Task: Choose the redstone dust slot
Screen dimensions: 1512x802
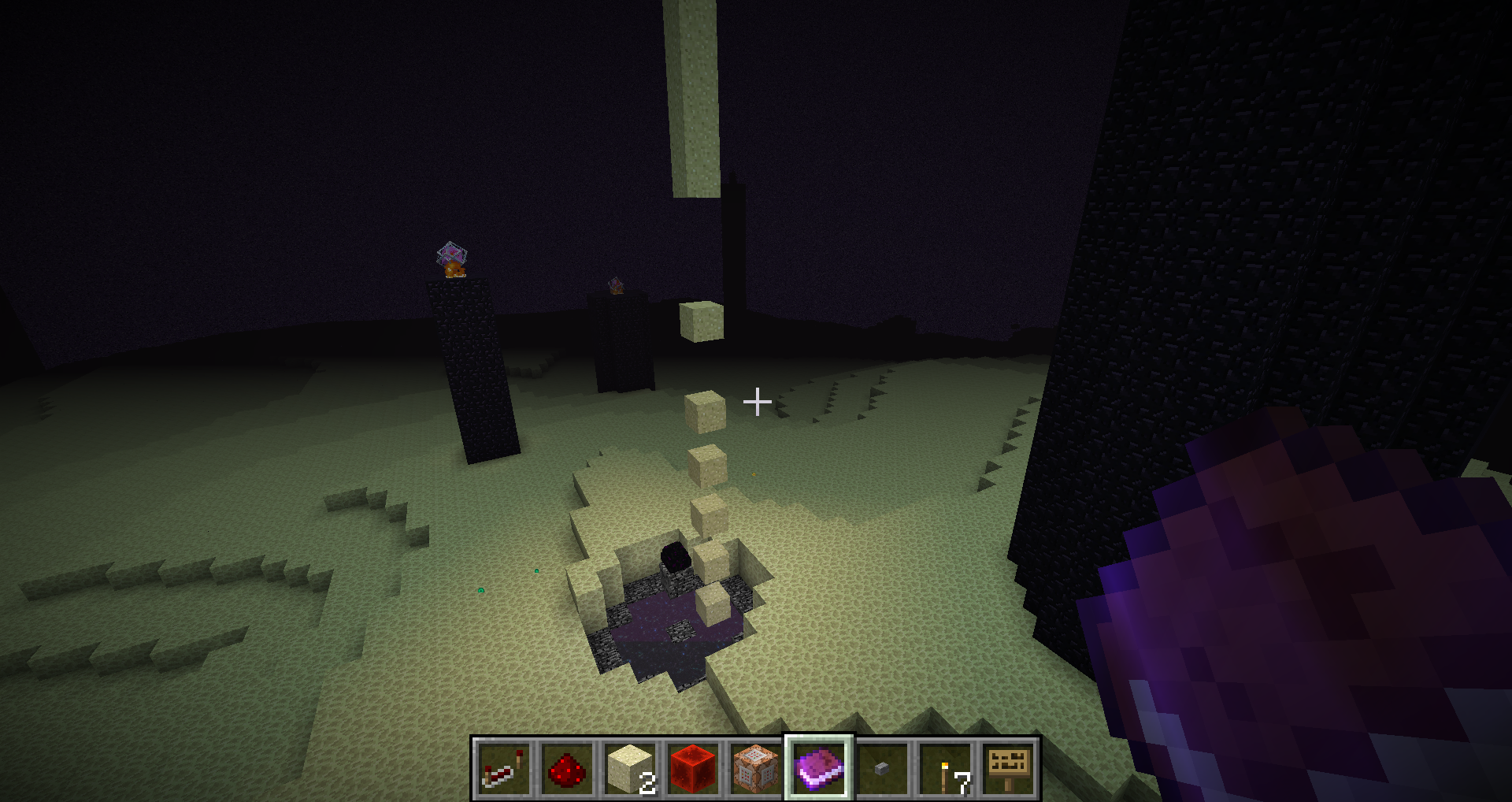Action: (x=567, y=768)
